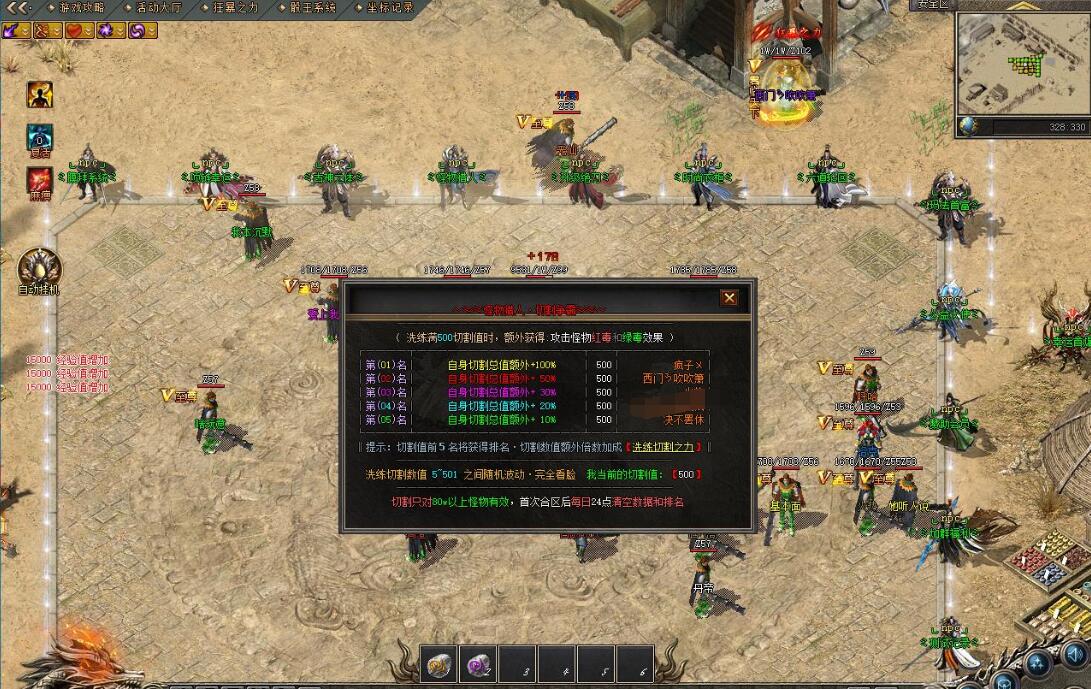Open the 坐标记录 menu
The width and height of the screenshot is (1091, 689).
pyautogui.click(x=387, y=7)
